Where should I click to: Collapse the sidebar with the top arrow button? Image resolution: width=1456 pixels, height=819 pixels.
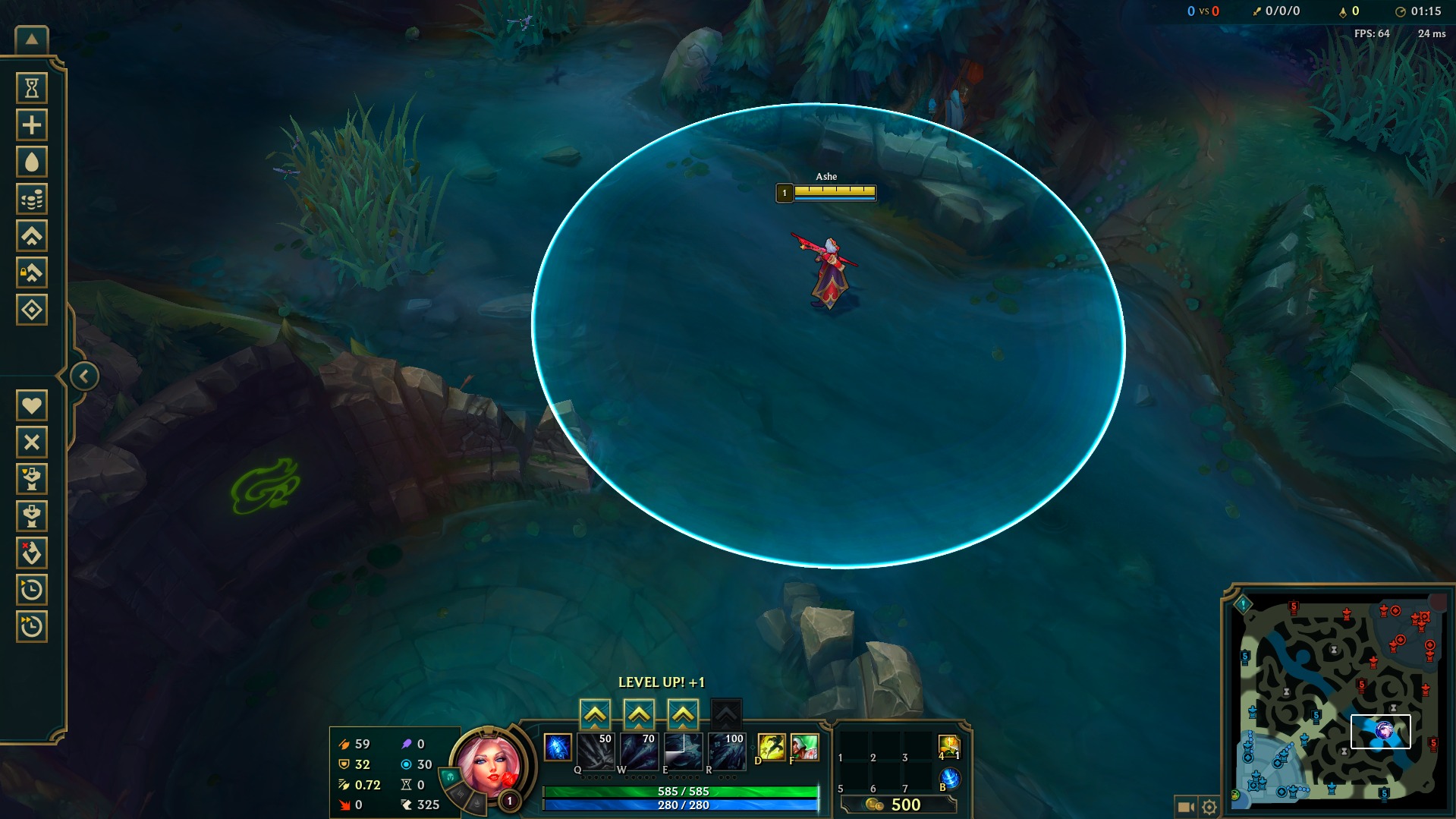[x=31, y=38]
